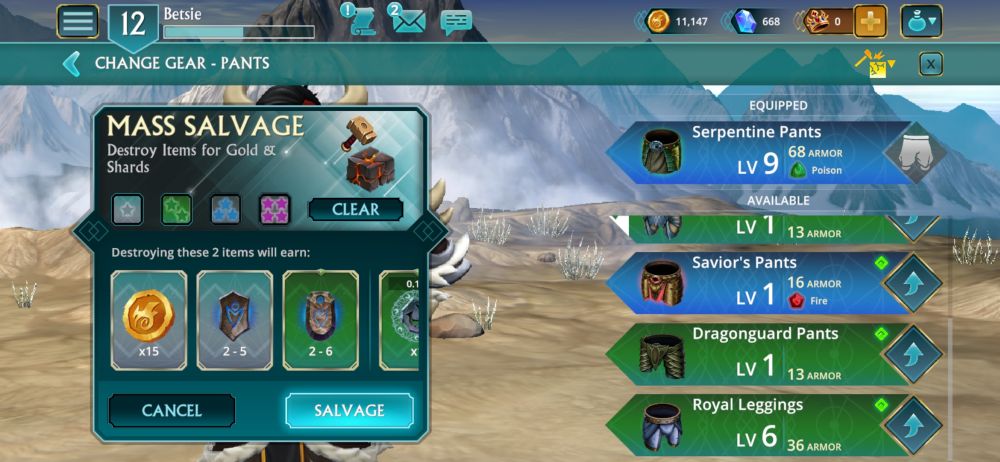
Task: Select the two-star green rarity filter
Action: 176,209
